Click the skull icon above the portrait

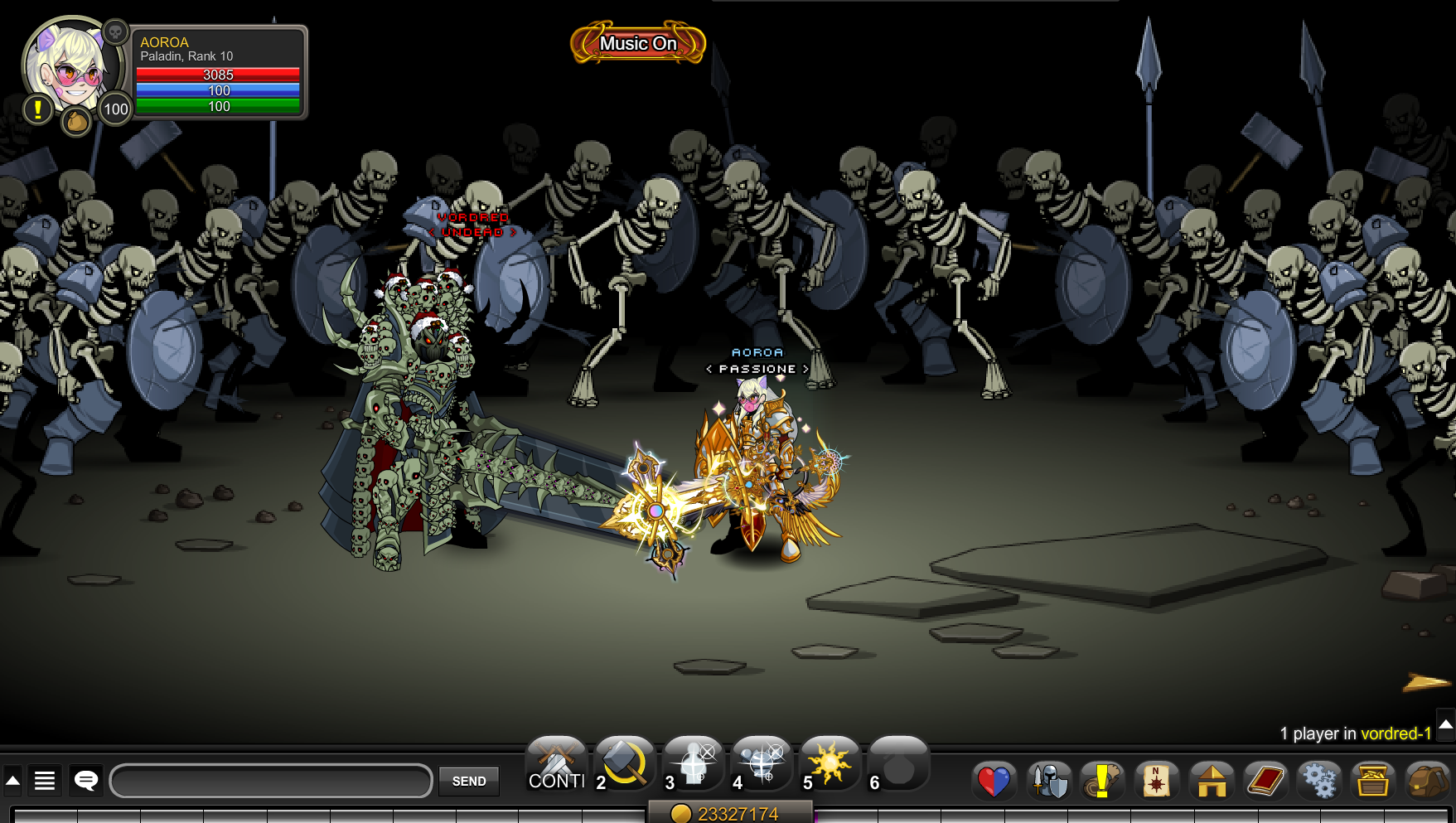(x=116, y=32)
